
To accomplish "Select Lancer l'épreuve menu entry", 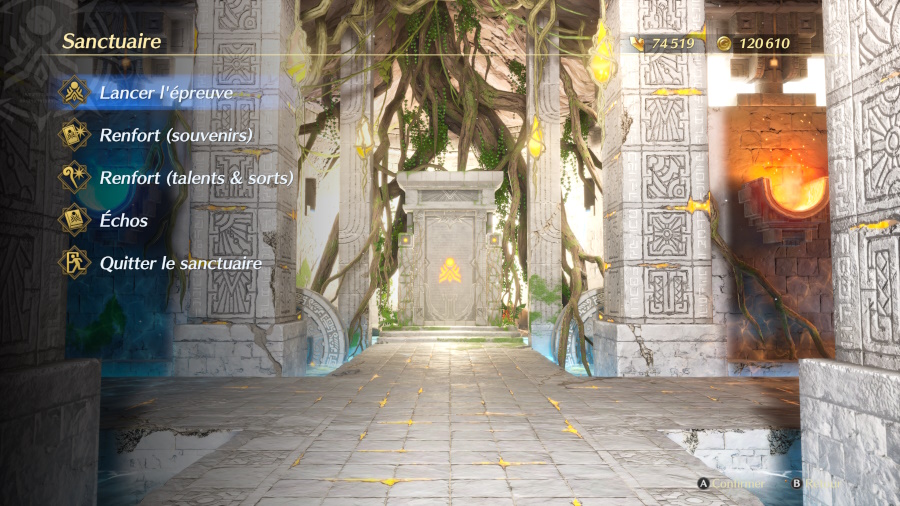I will (x=165, y=93).
